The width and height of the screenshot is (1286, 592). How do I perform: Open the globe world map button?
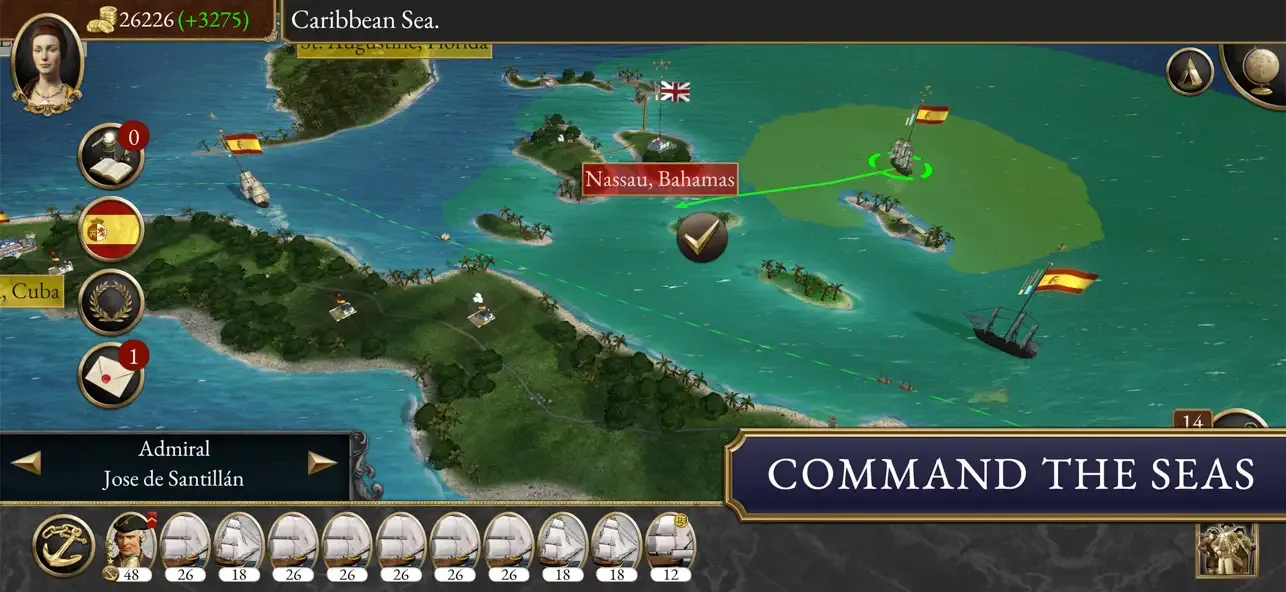[1258, 68]
